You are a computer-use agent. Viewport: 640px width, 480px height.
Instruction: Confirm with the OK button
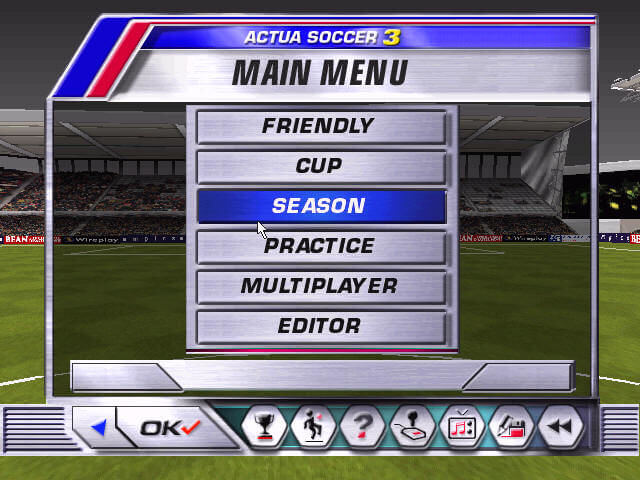(170, 428)
